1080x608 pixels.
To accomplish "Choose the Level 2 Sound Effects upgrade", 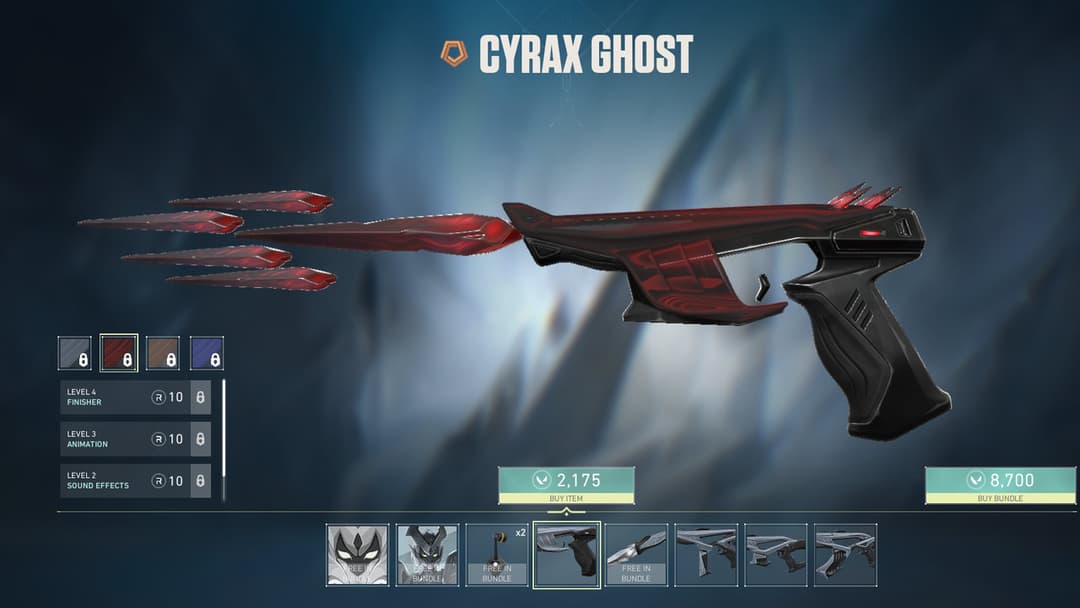I will click(x=135, y=481).
